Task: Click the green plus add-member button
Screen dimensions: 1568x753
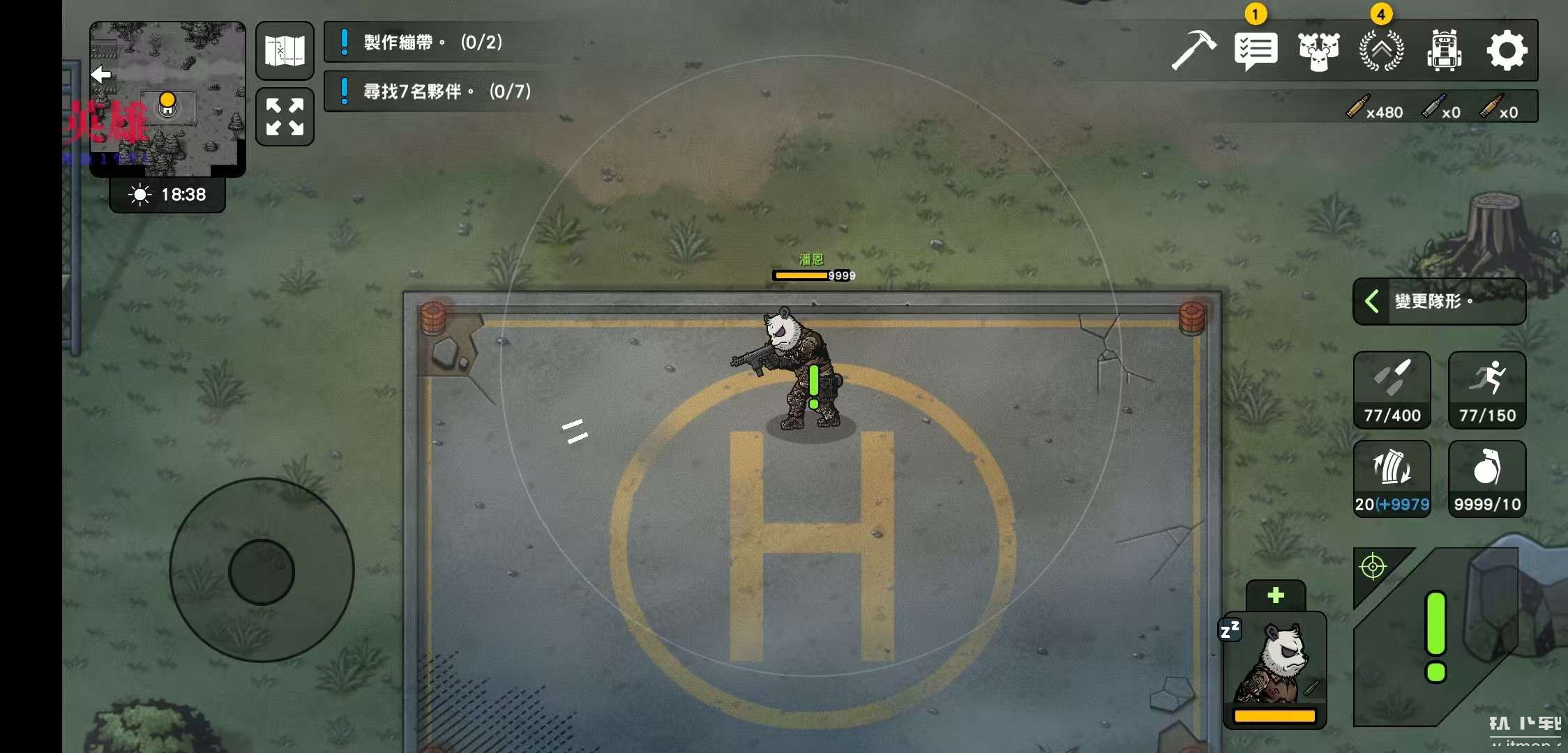Action: click(1276, 595)
